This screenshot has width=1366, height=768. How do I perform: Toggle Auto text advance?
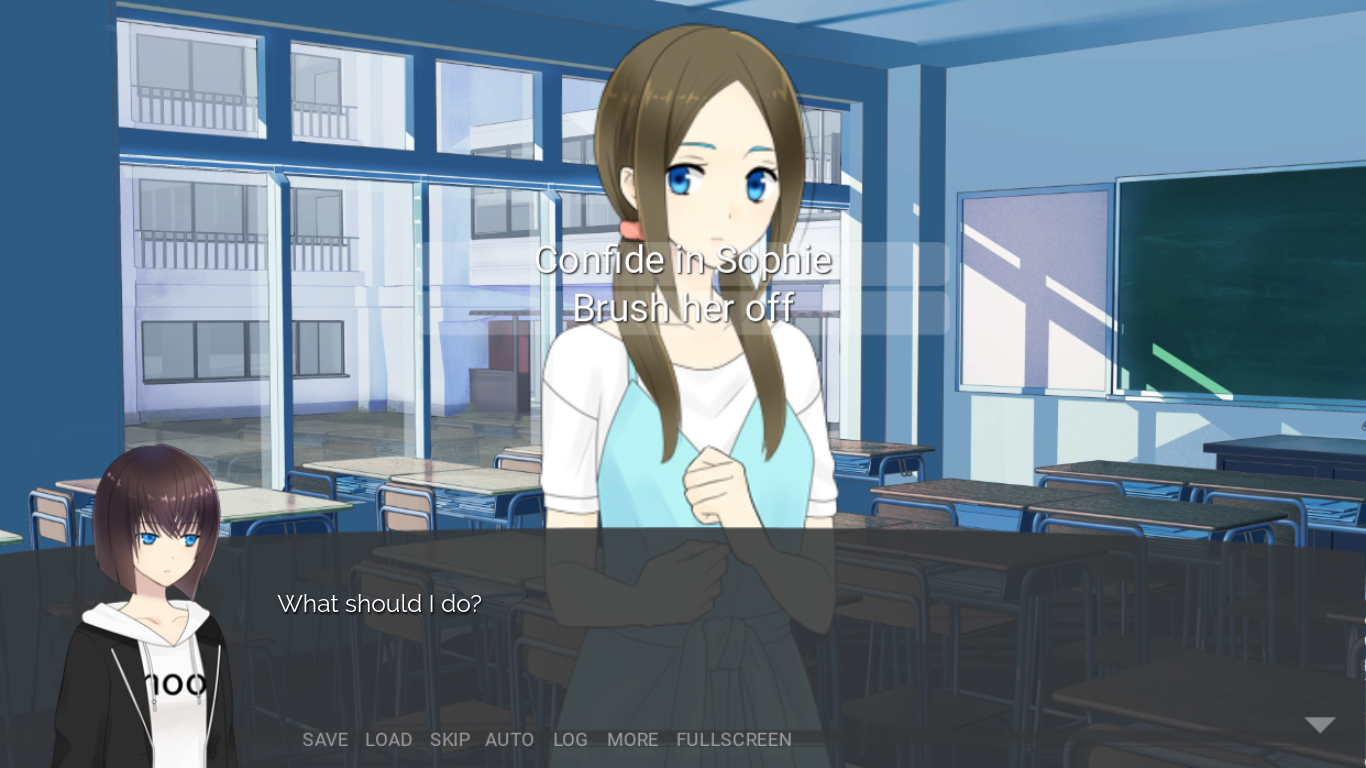pyautogui.click(x=509, y=740)
